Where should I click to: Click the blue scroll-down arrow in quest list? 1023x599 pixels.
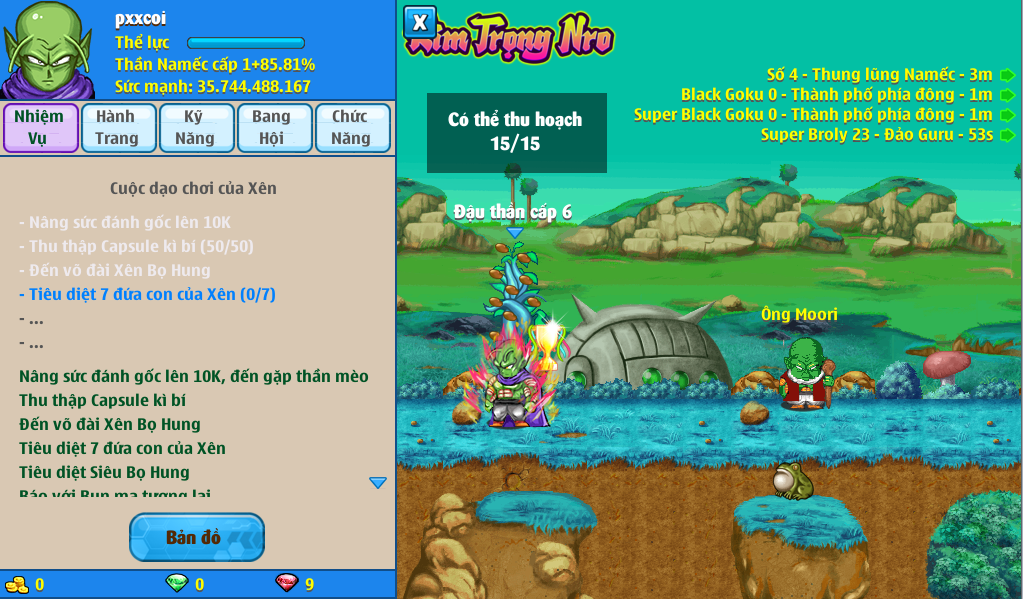click(x=377, y=483)
